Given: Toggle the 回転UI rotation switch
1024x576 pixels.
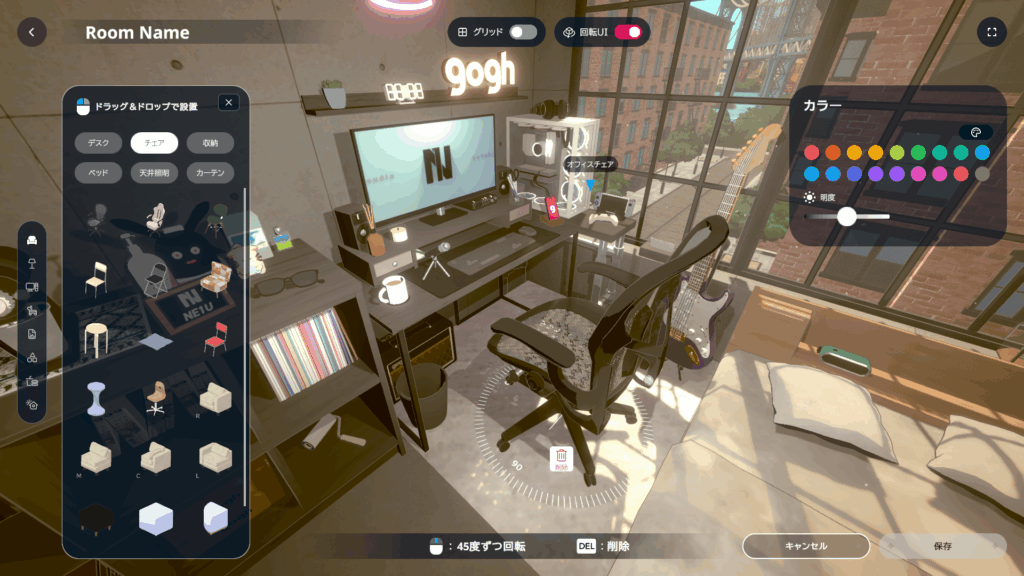Looking at the screenshot, I should click(628, 32).
